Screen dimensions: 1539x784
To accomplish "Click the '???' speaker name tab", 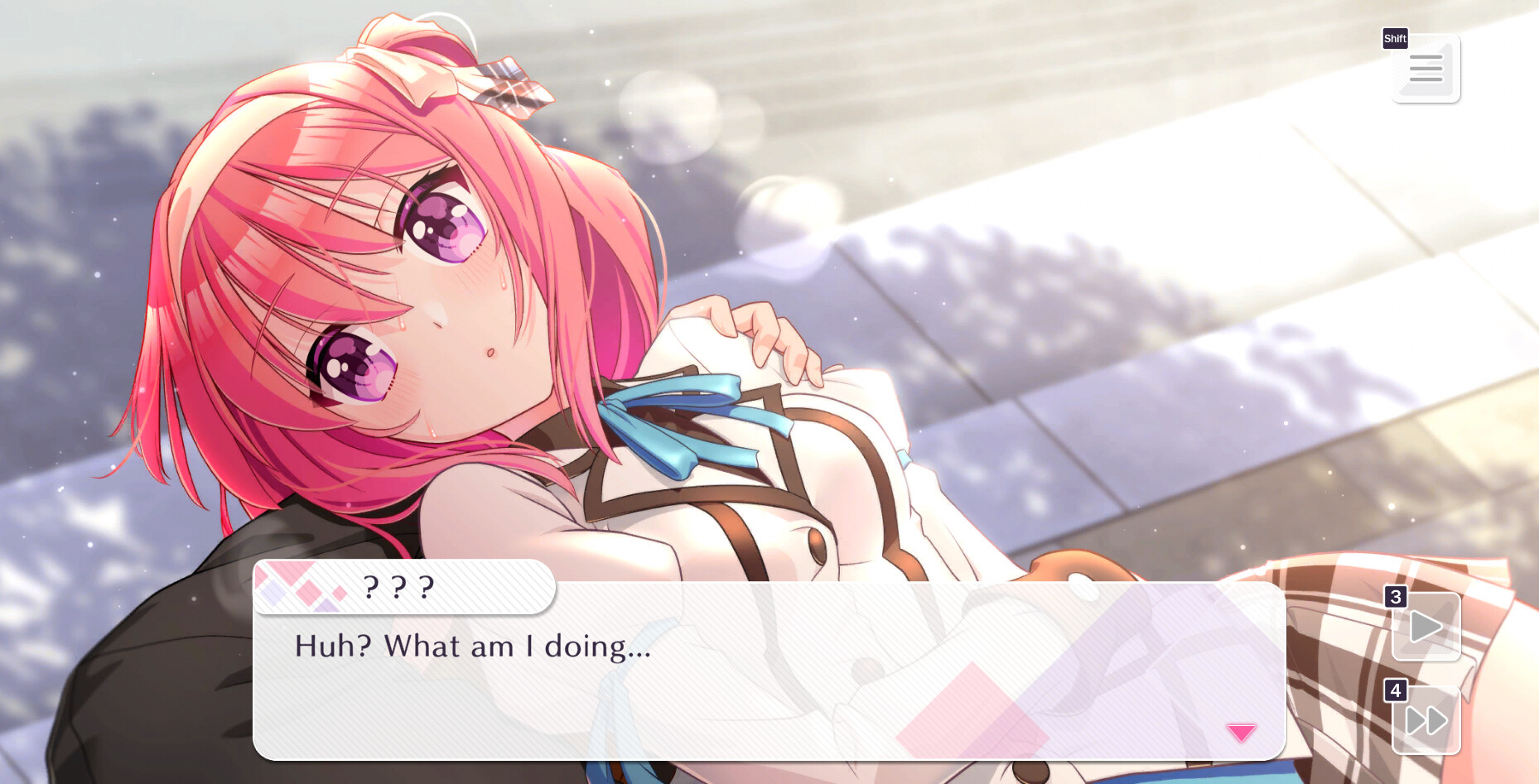I will point(396,588).
